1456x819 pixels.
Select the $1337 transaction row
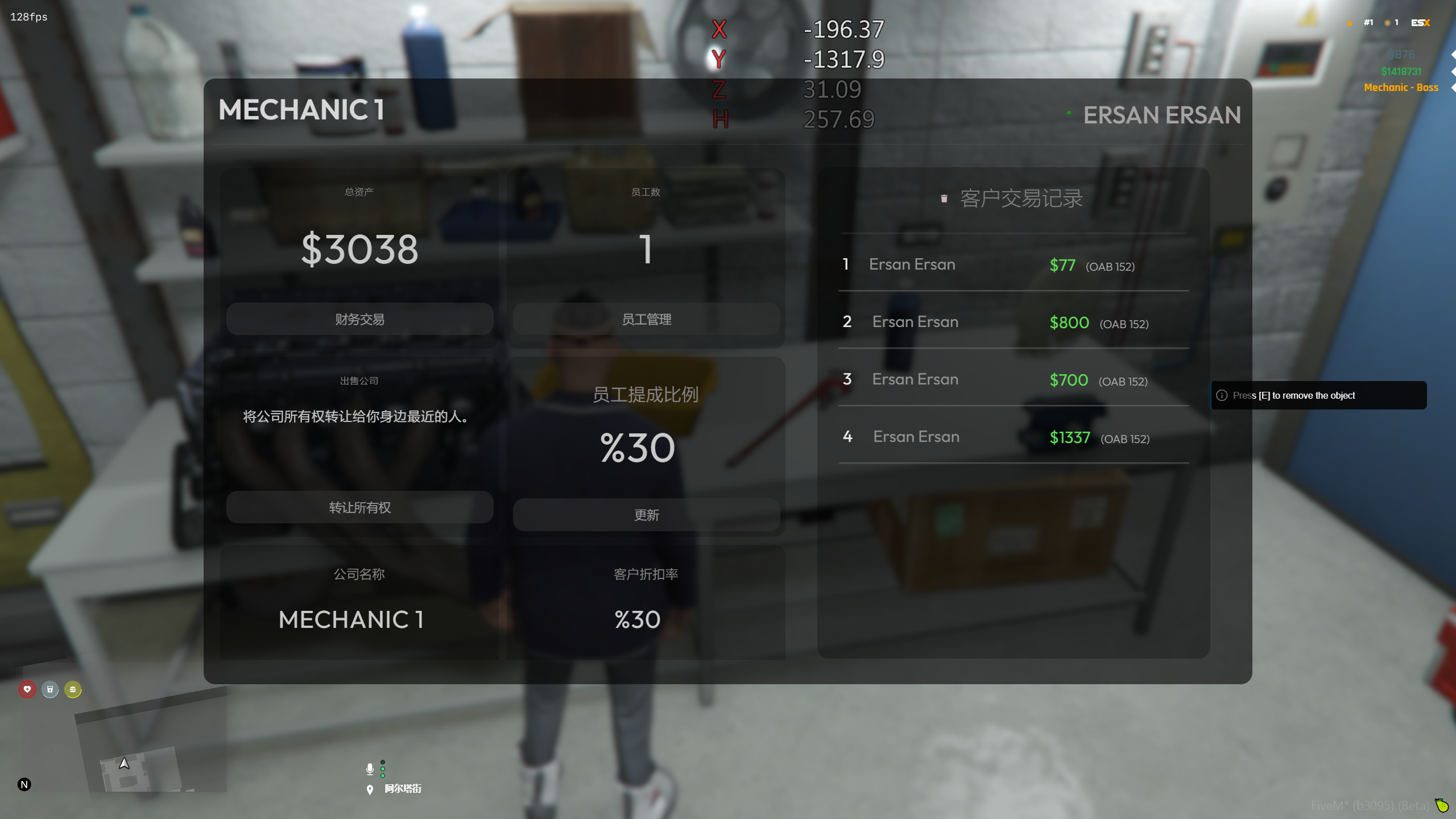[x=1013, y=437]
